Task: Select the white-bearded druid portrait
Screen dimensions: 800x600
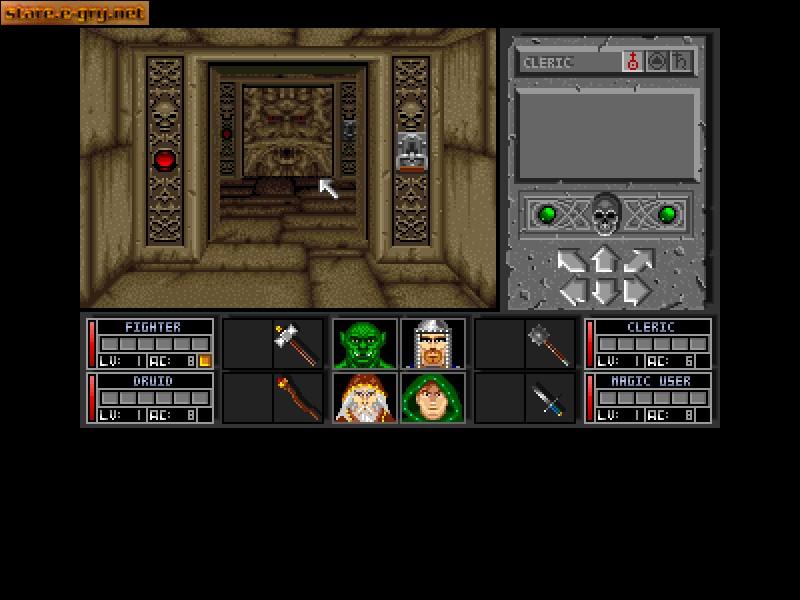Action: (364, 397)
